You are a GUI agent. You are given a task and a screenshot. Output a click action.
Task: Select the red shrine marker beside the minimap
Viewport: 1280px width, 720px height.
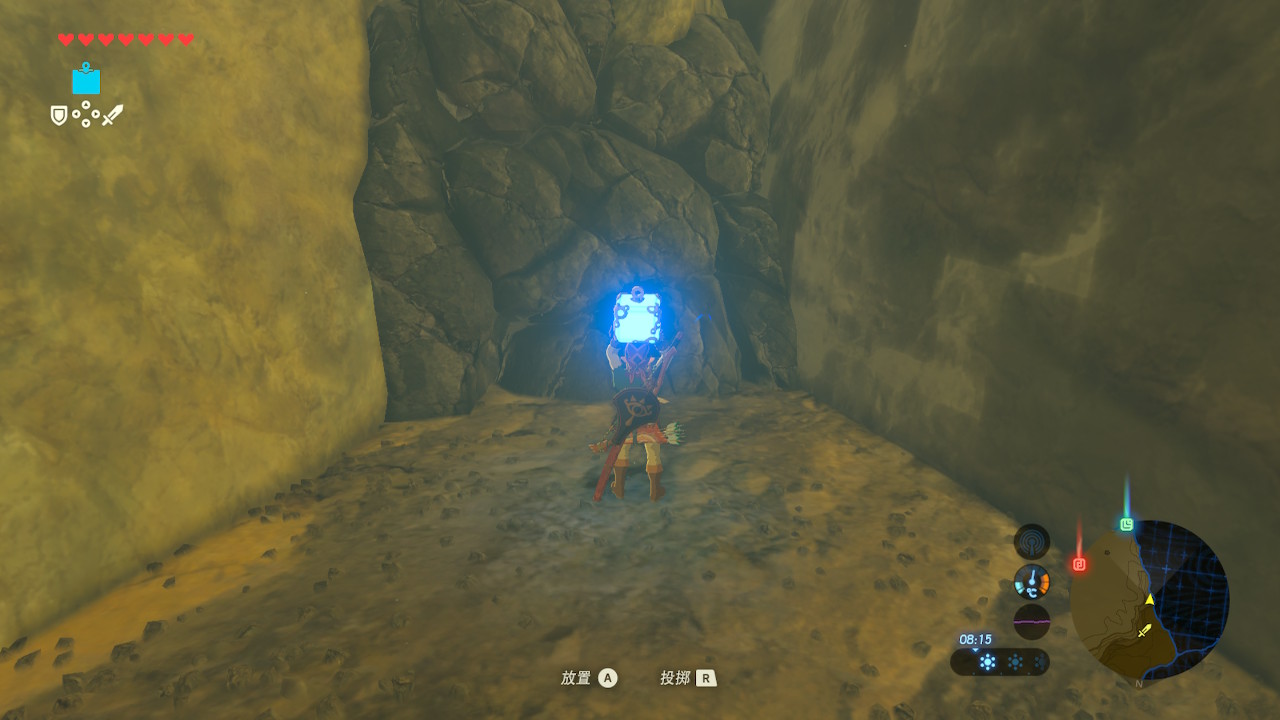[1079, 564]
